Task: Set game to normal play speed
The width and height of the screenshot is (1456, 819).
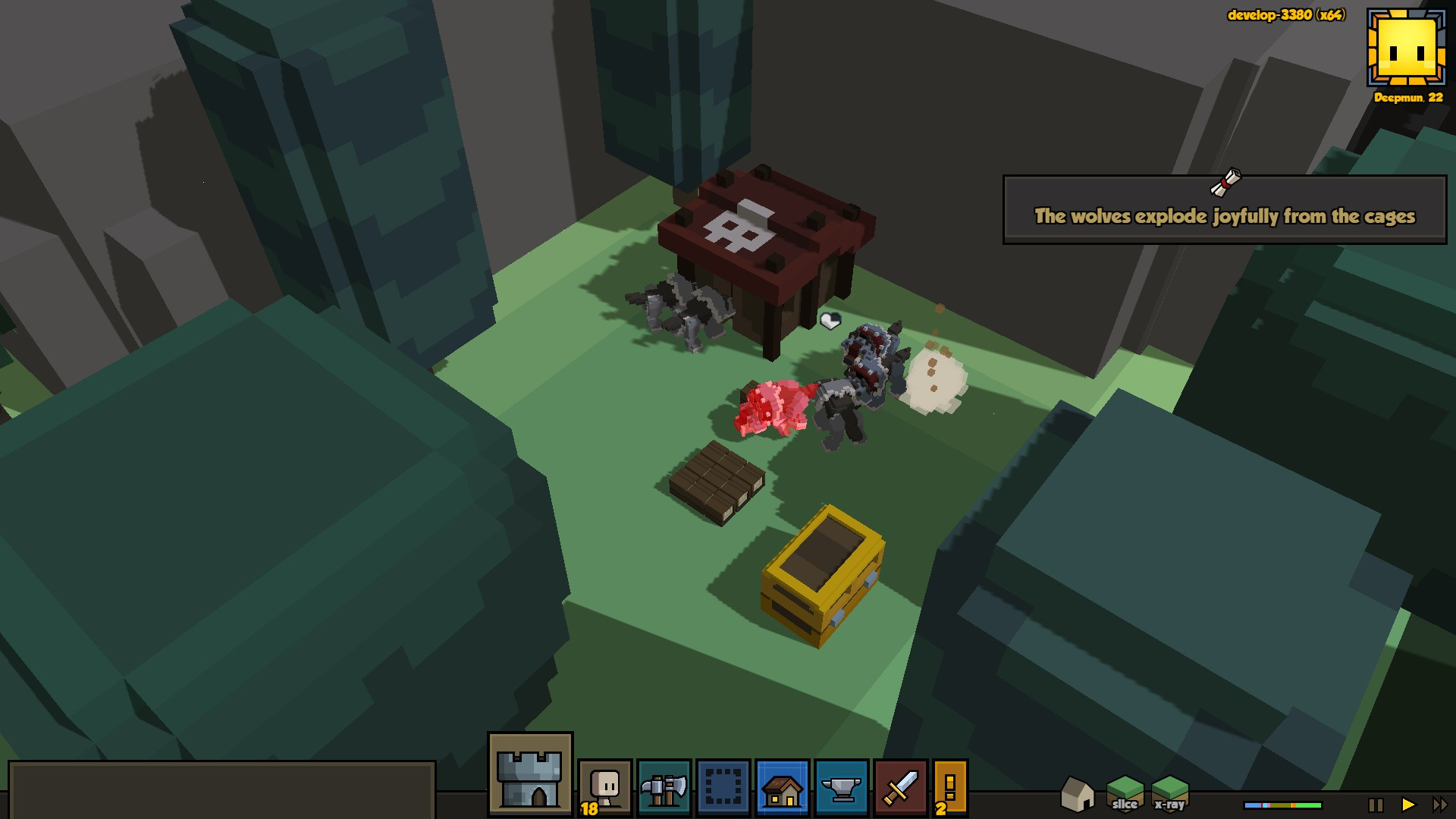Action: (1408, 805)
